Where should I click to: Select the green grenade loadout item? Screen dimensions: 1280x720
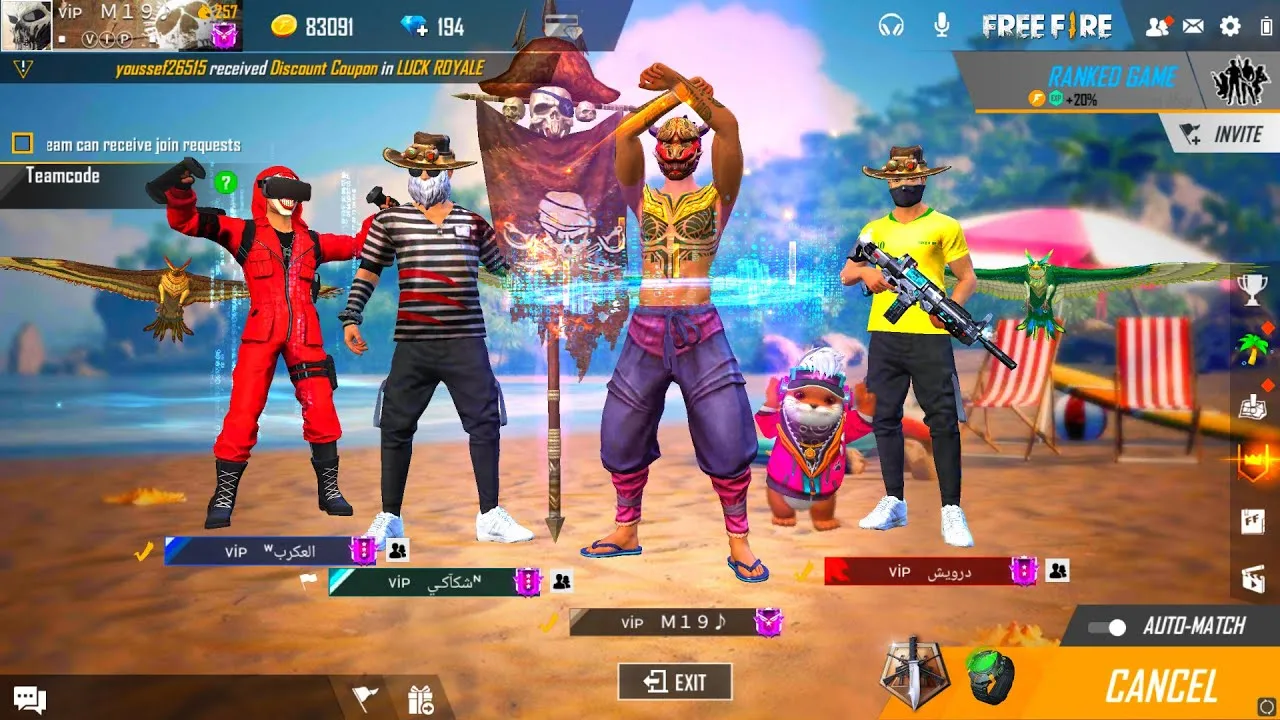click(989, 676)
